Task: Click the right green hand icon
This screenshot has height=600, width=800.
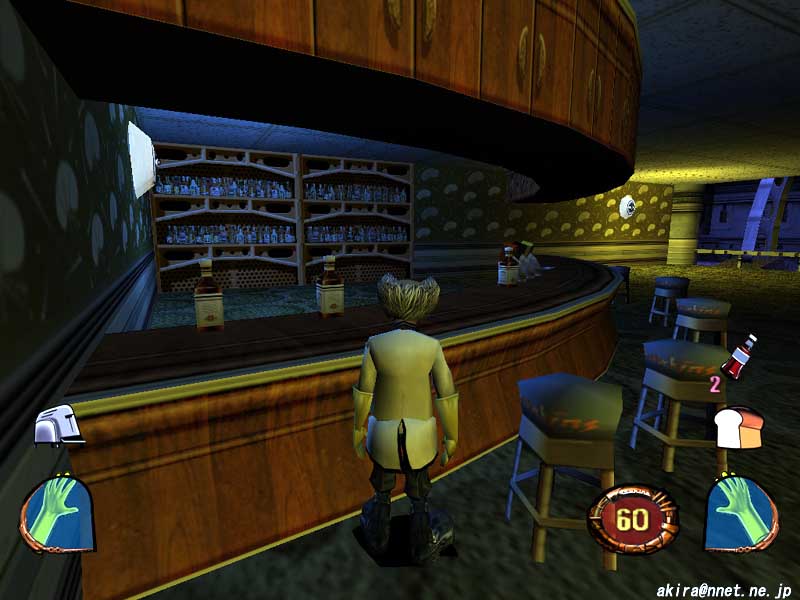Action: pyautogui.click(x=740, y=511)
